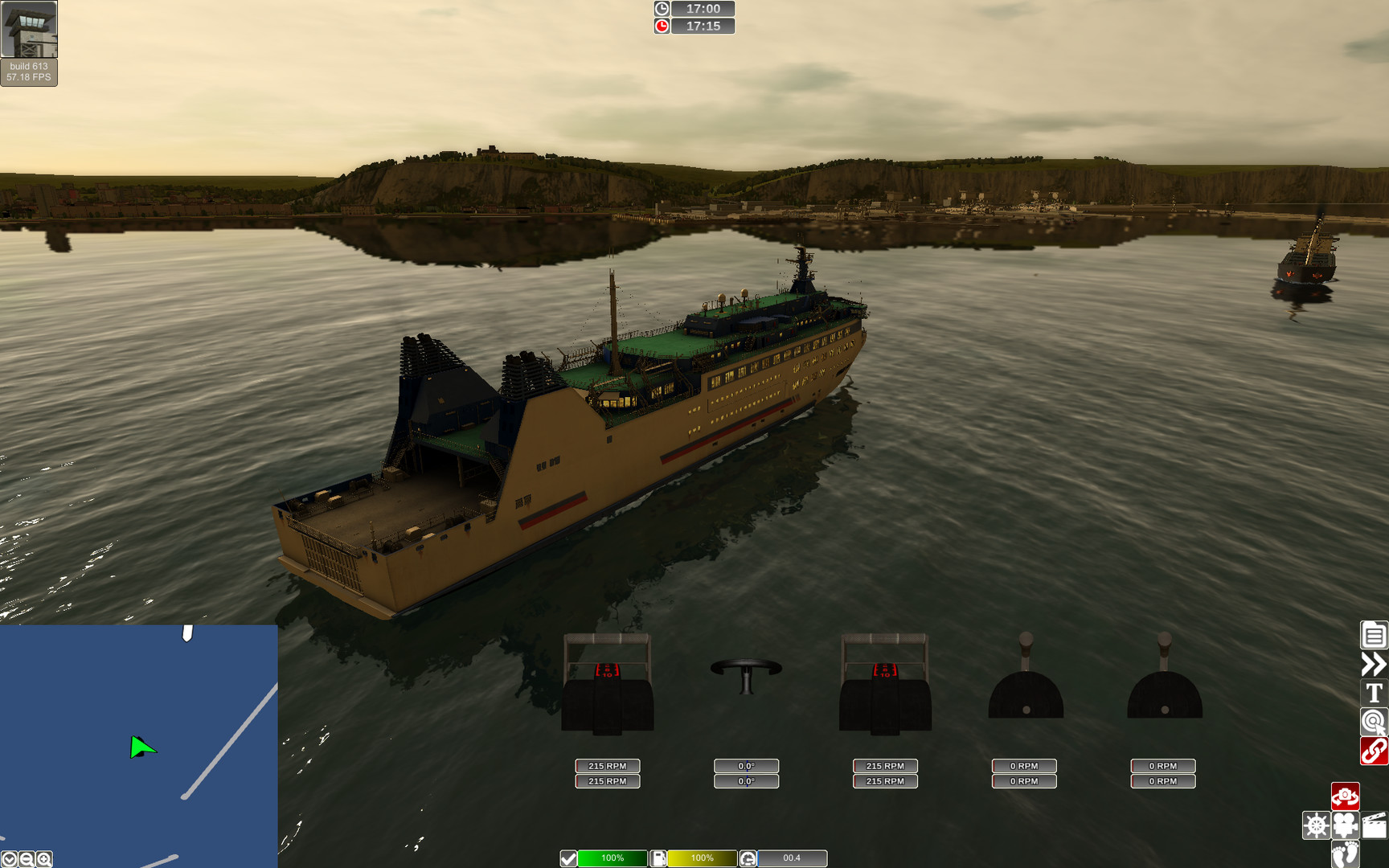
Task: Toggle the hull status checkbox
Action: [x=568, y=858]
